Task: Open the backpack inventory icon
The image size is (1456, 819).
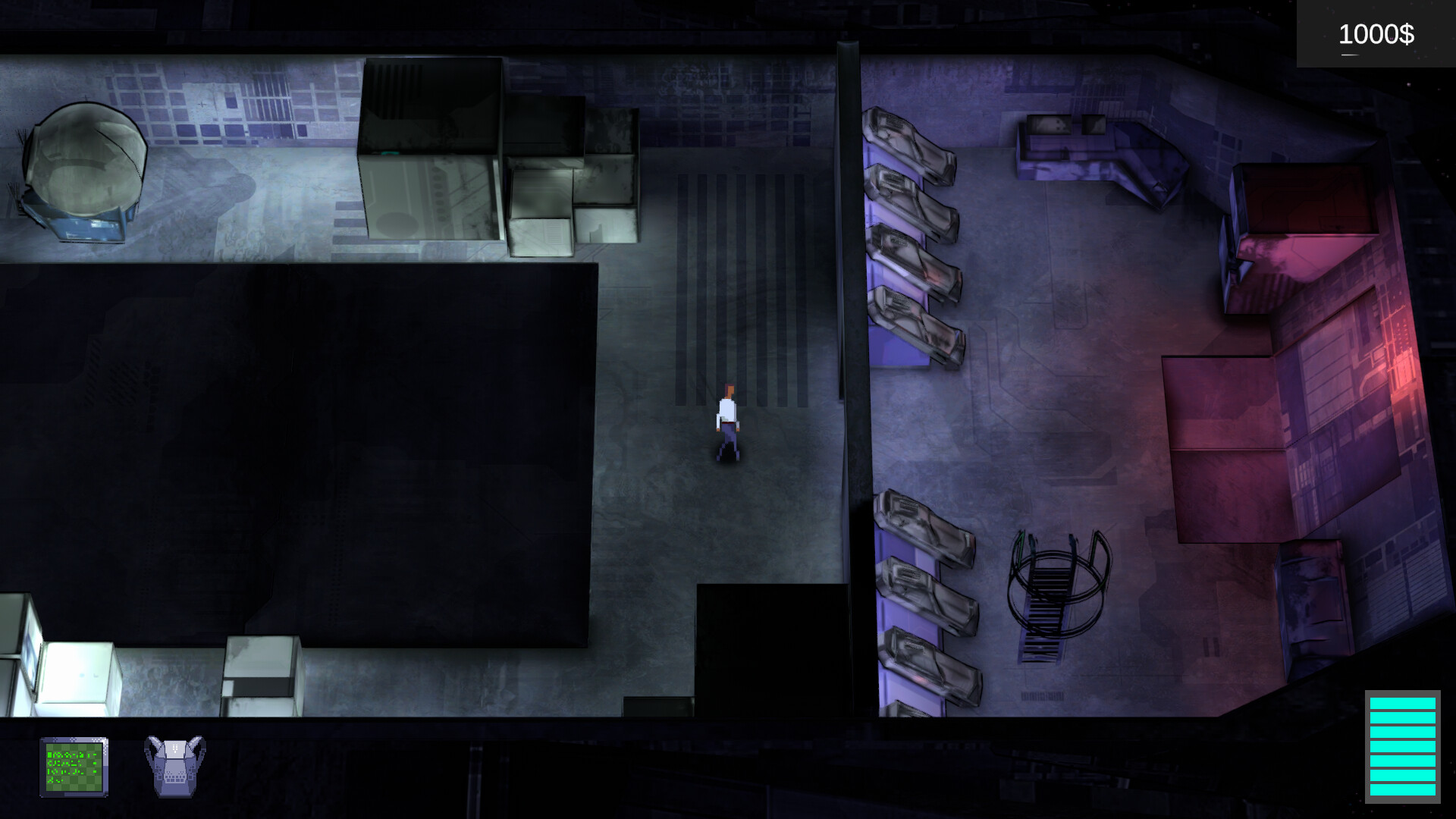Action: (x=173, y=767)
